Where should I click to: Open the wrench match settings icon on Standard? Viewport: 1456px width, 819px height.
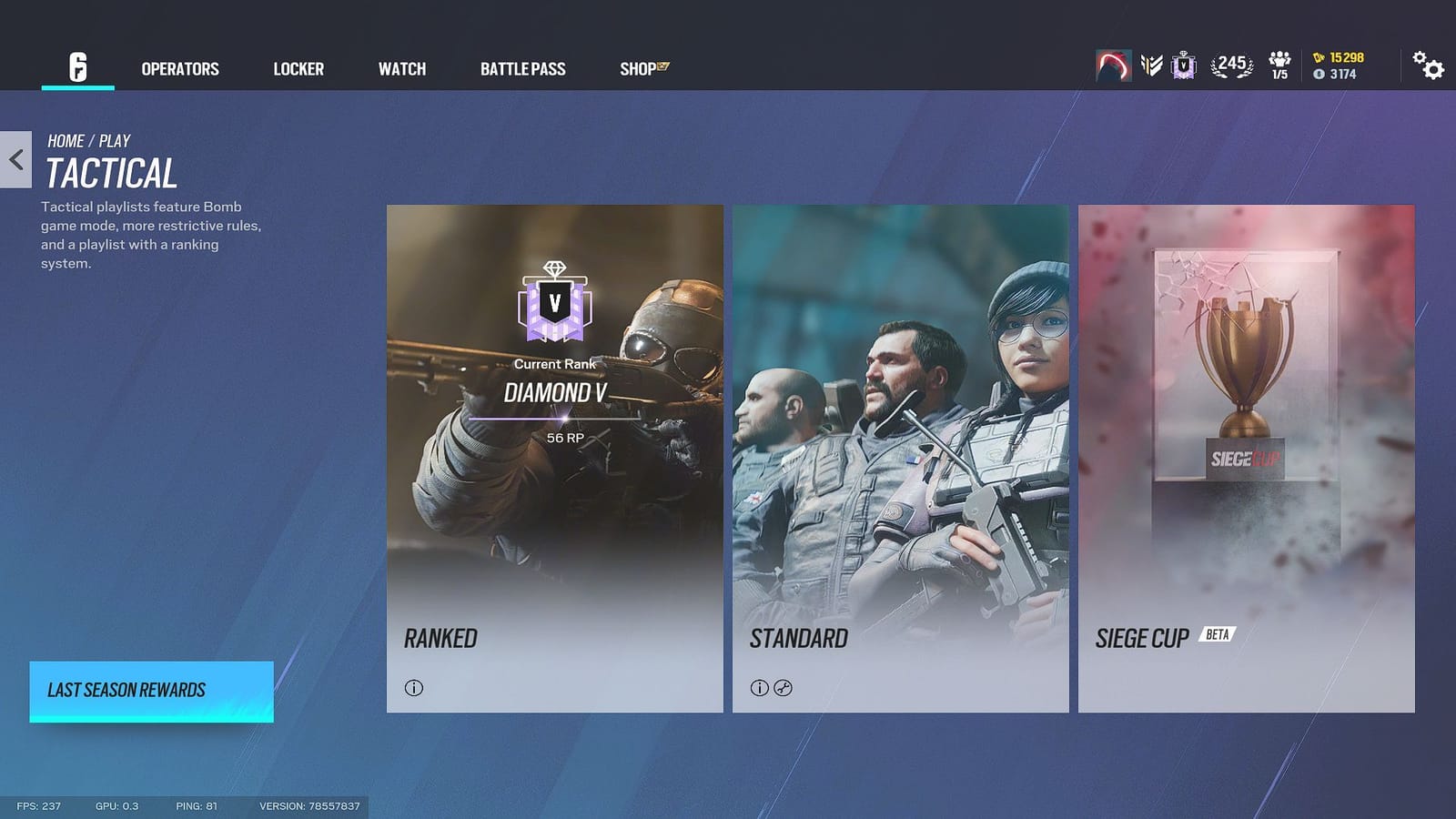(784, 689)
